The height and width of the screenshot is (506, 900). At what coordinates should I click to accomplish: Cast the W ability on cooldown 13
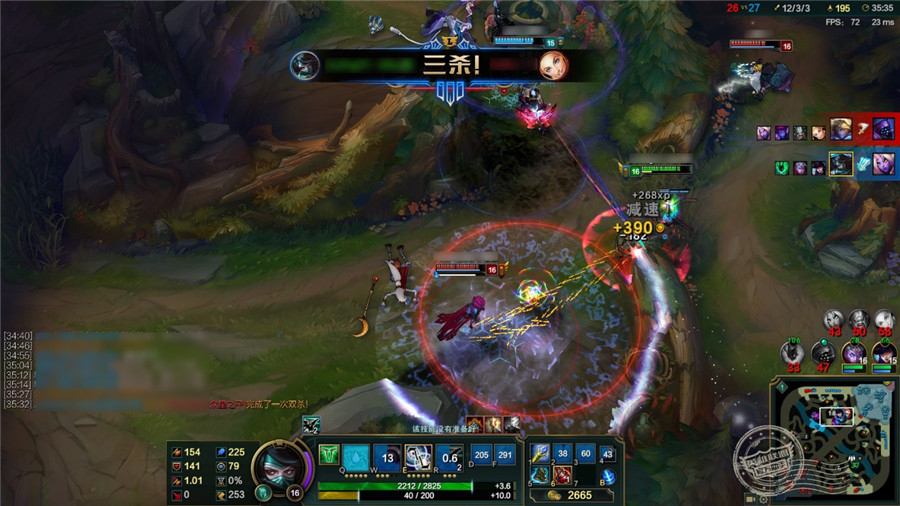(x=388, y=456)
